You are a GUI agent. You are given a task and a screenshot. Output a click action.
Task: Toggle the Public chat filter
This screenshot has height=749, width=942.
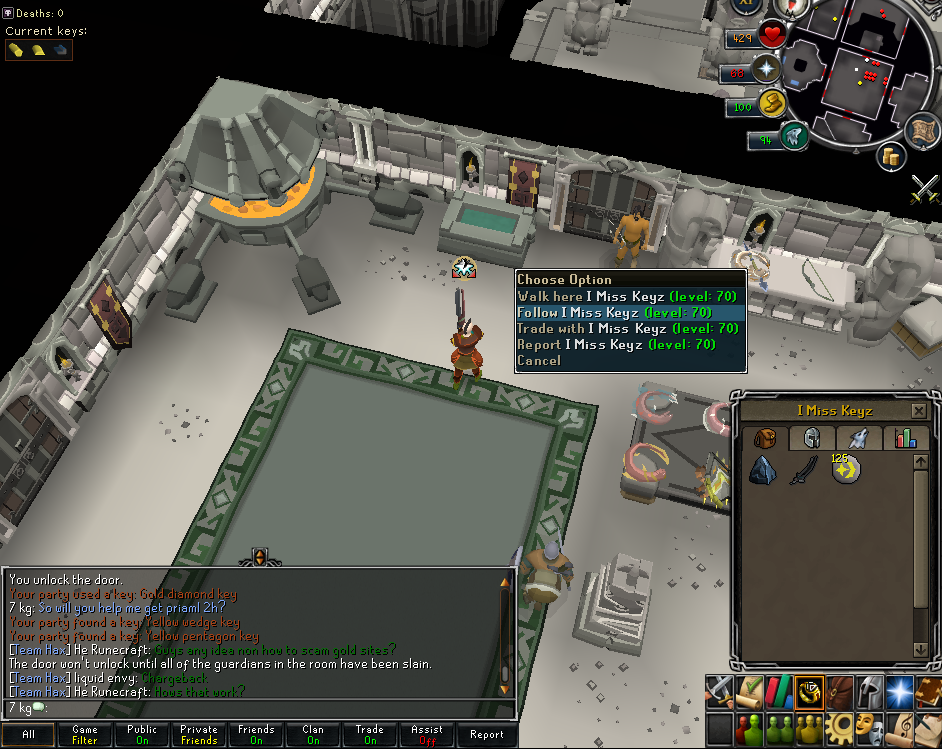click(x=142, y=735)
